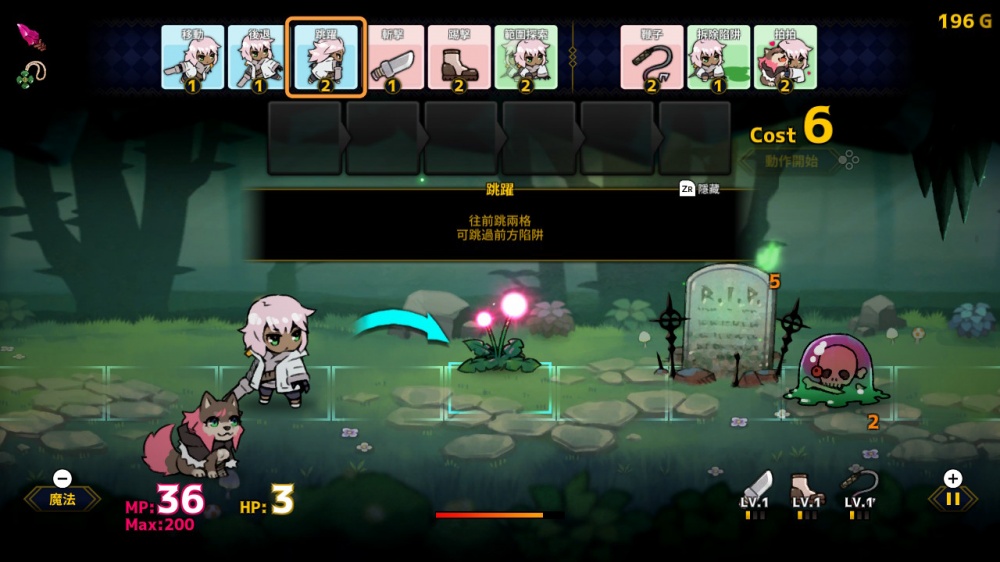Select the 拆除陷阱 trap removal card
Viewport: 1000px width, 562px height.
[718, 58]
